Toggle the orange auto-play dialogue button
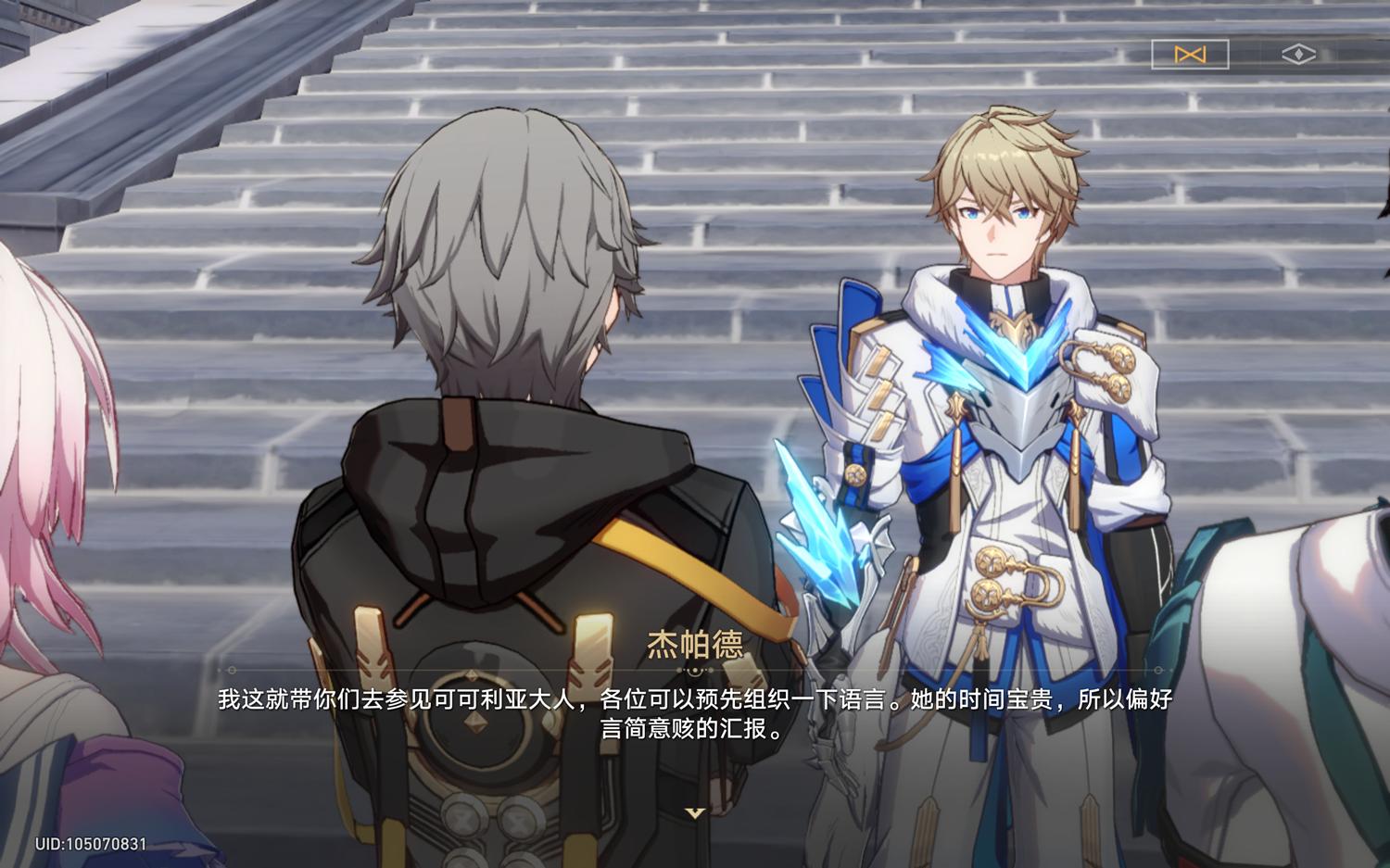Screen dimensions: 1390x868 [1190, 55]
